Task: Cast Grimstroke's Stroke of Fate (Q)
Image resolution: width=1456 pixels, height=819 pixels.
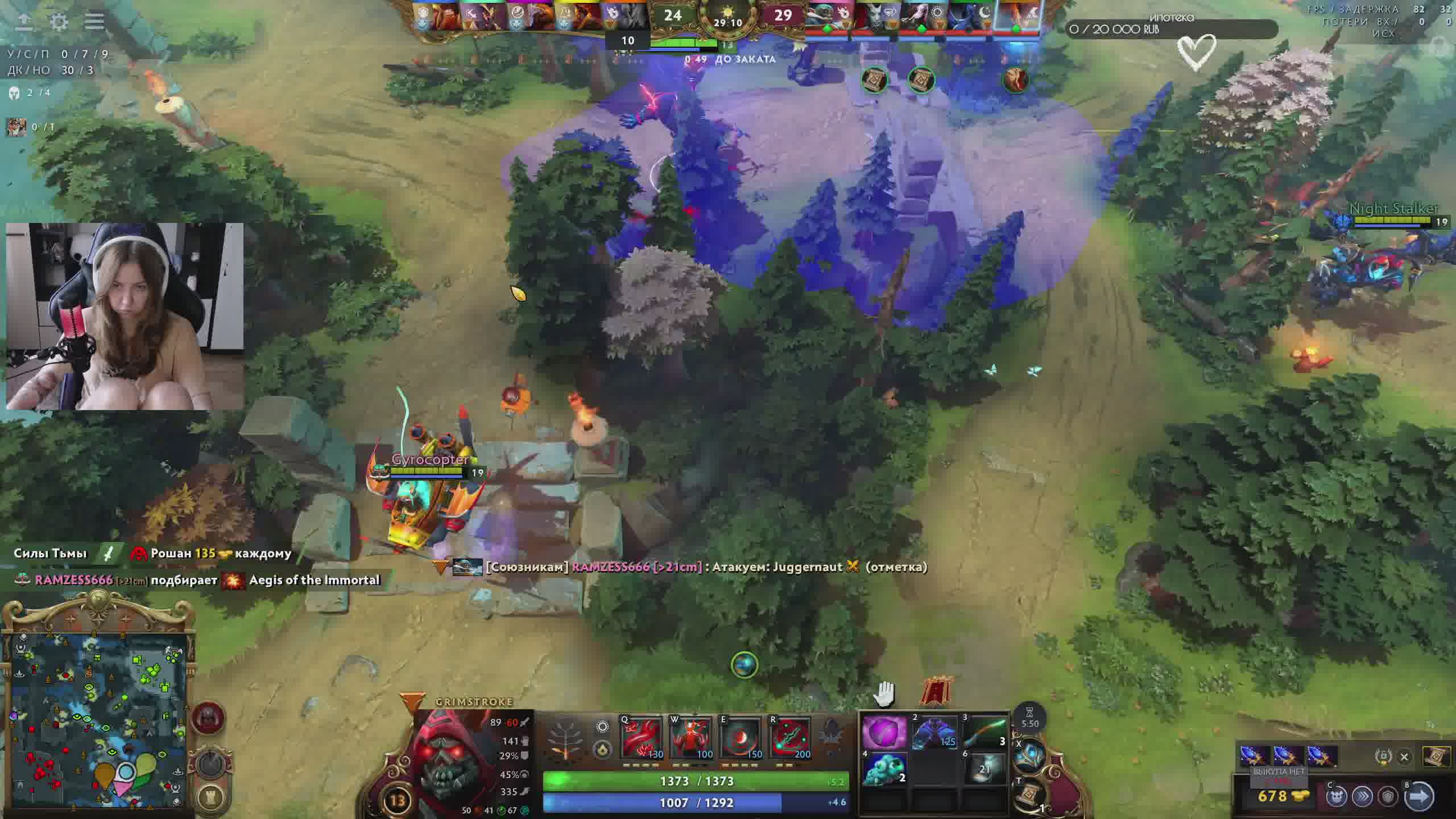Action: 642,738
